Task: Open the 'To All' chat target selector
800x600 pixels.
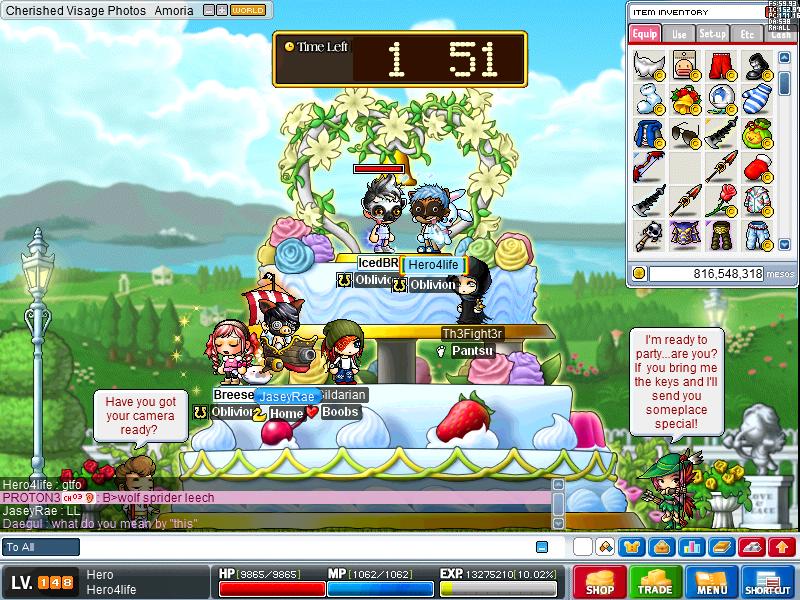Action: [x=41, y=547]
